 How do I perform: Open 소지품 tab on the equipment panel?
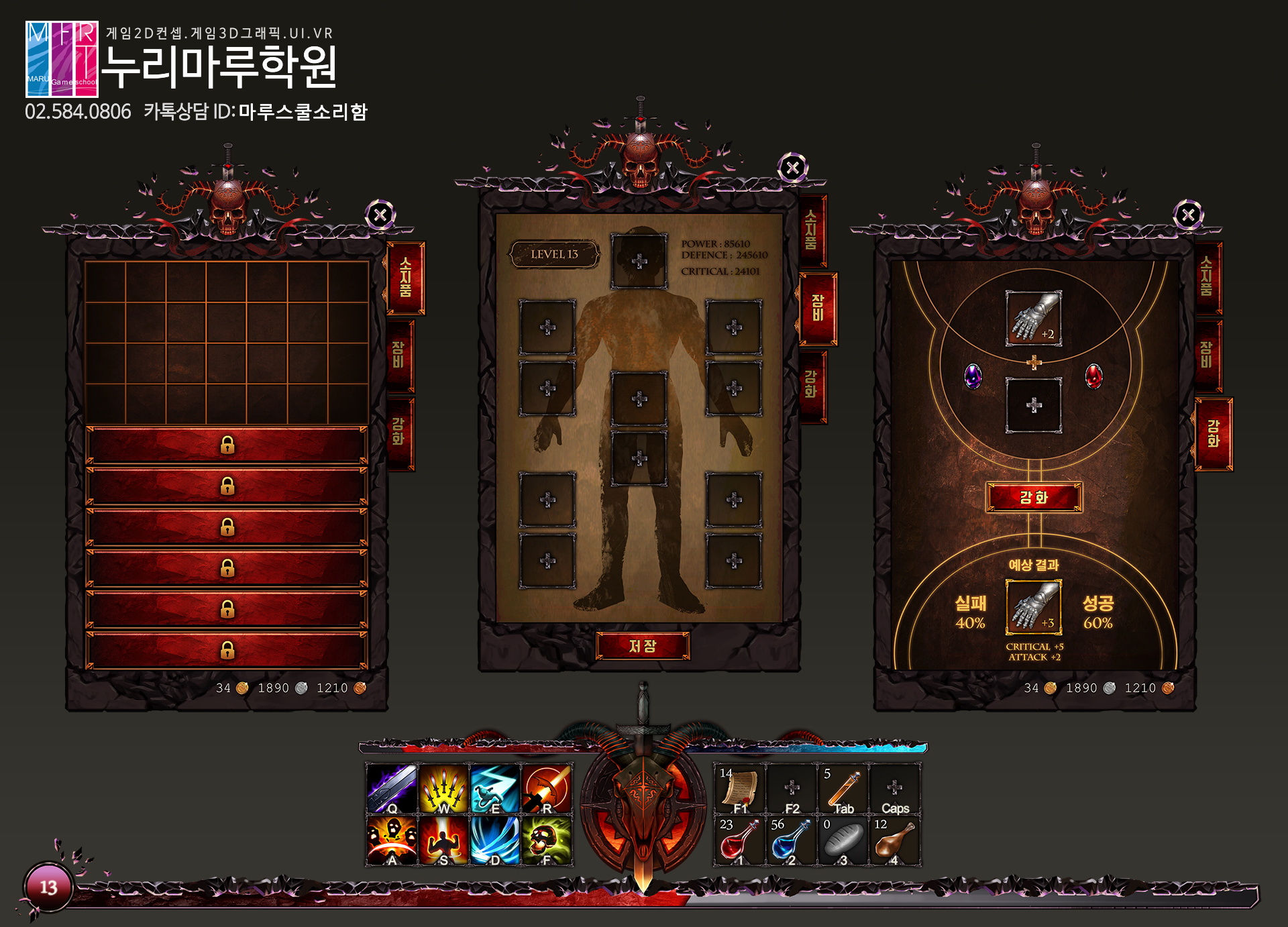(x=811, y=230)
